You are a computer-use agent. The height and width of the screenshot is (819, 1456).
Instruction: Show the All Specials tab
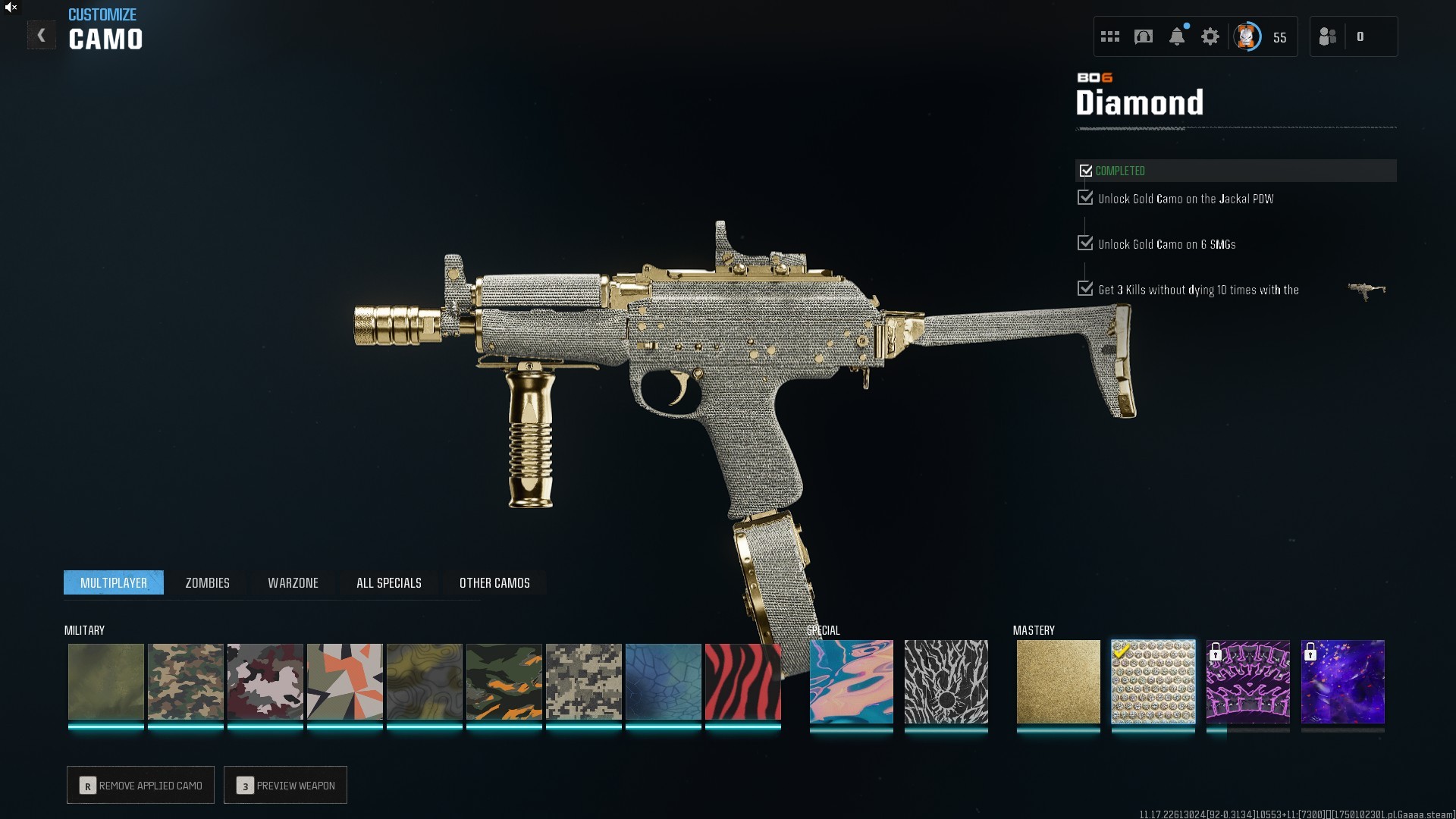click(x=388, y=582)
